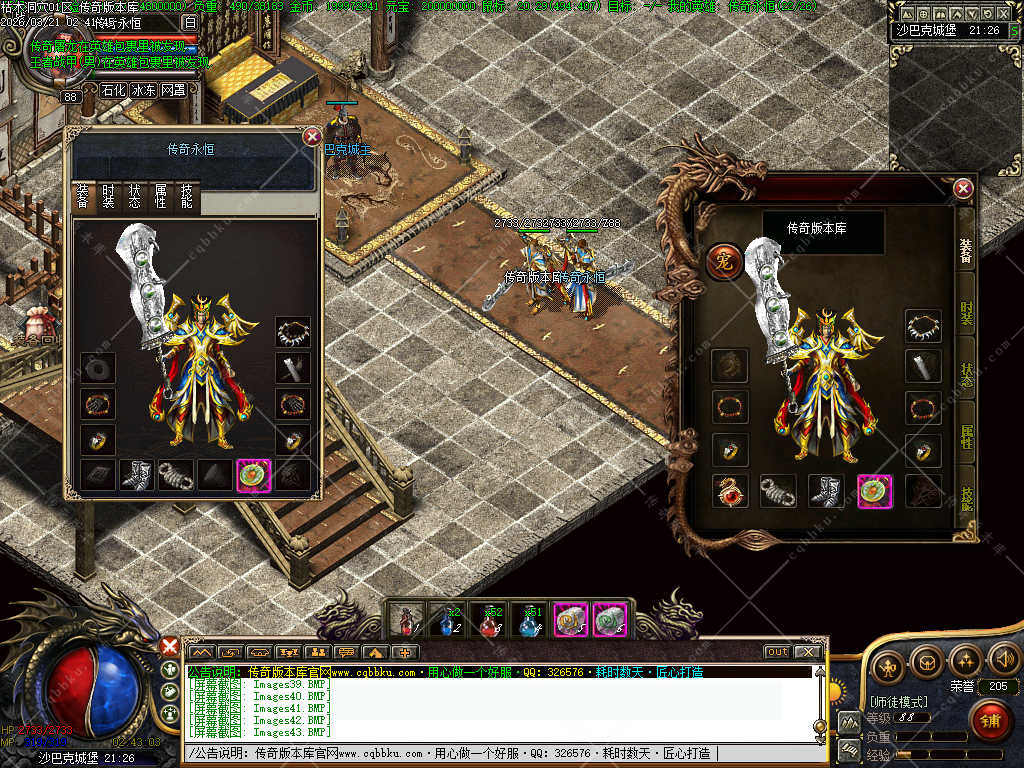Click the round 宠 pet button
1024x768 pixels.
[724, 261]
